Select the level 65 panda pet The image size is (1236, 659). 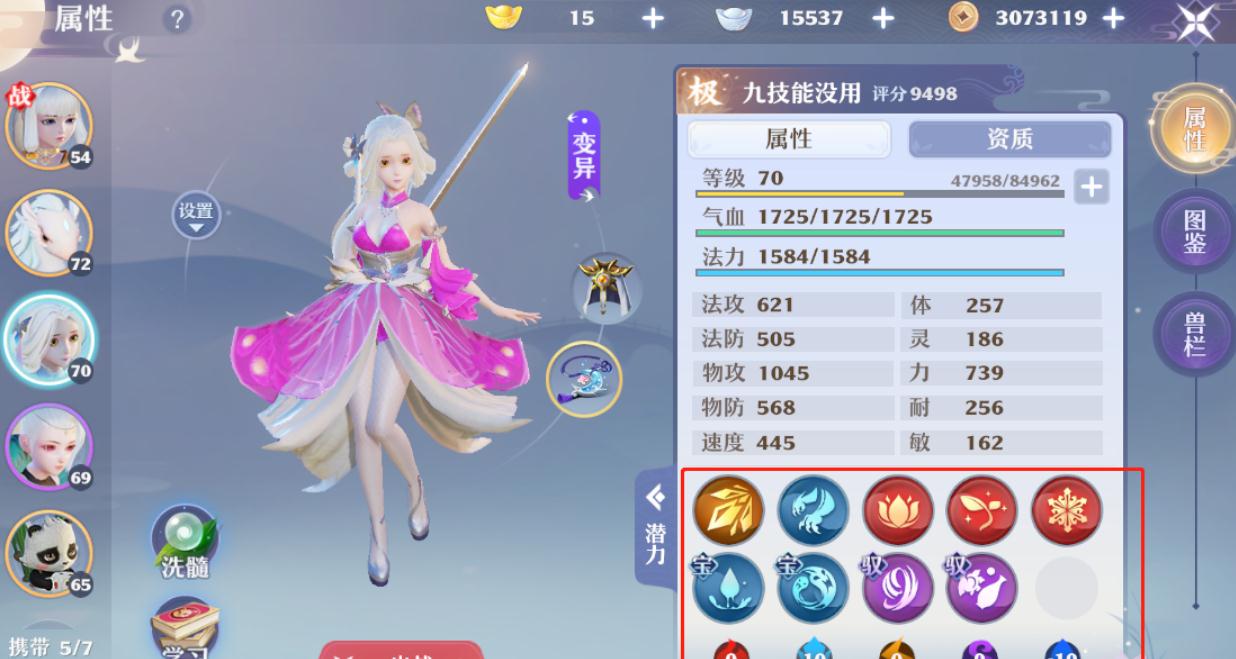click(48, 553)
